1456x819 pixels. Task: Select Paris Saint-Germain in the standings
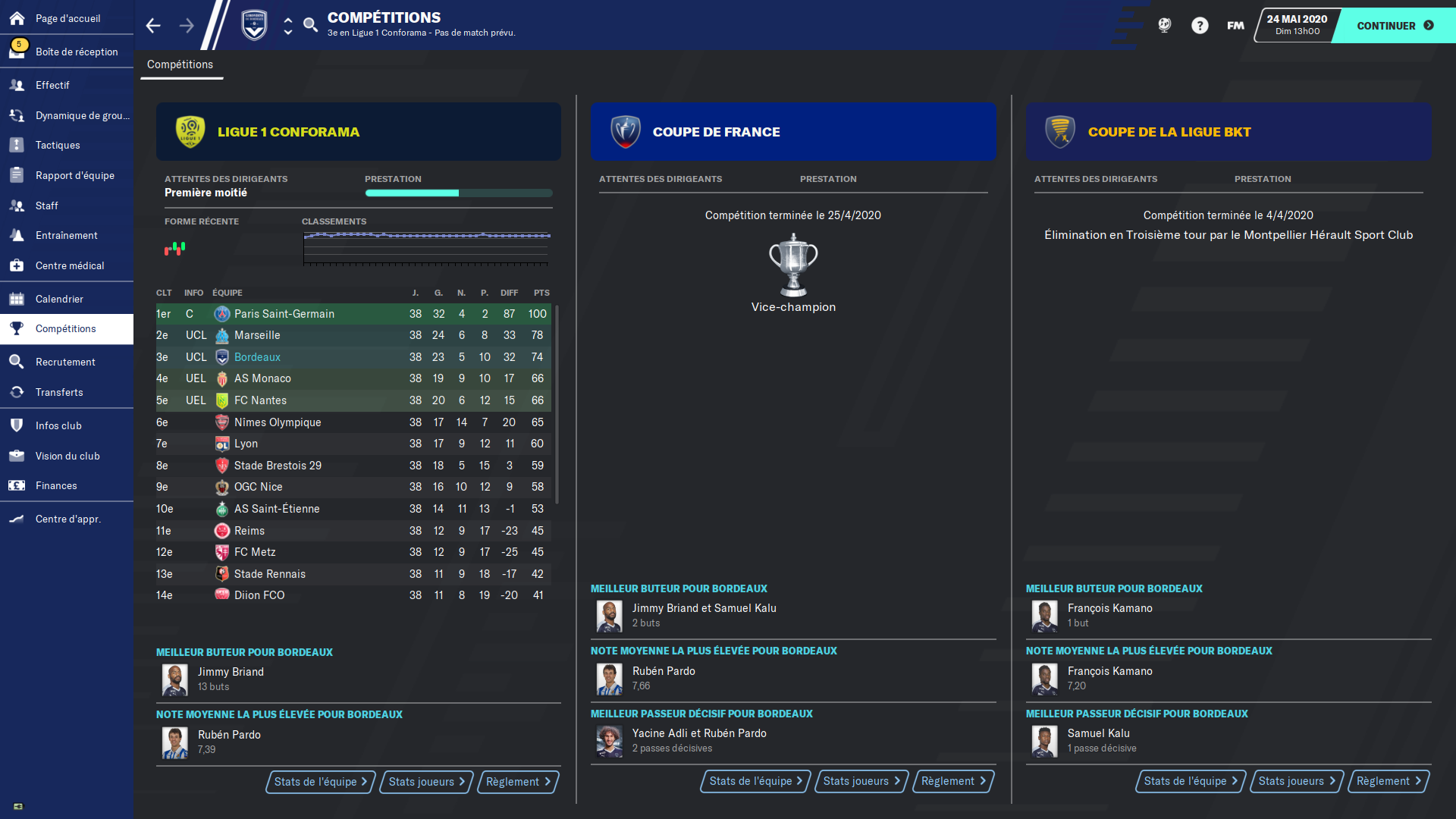pos(284,314)
